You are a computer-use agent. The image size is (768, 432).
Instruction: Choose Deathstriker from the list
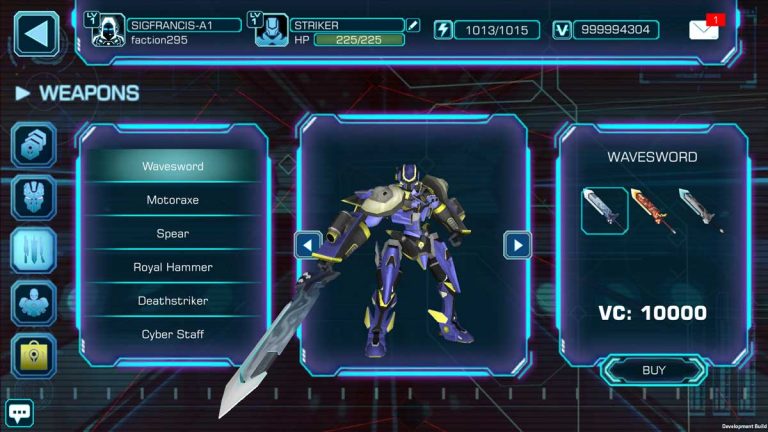click(x=172, y=300)
